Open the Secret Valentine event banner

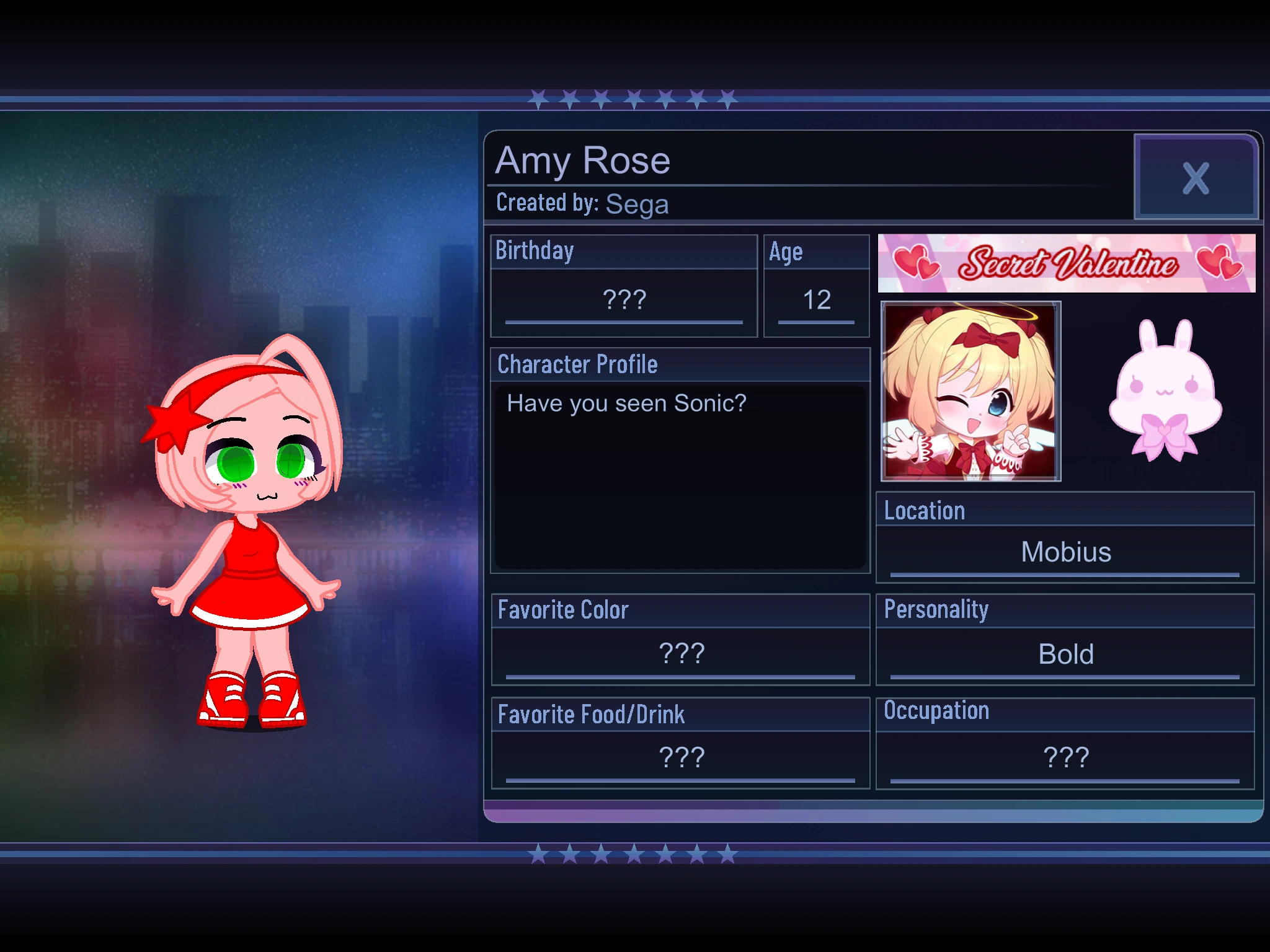click(x=1067, y=263)
